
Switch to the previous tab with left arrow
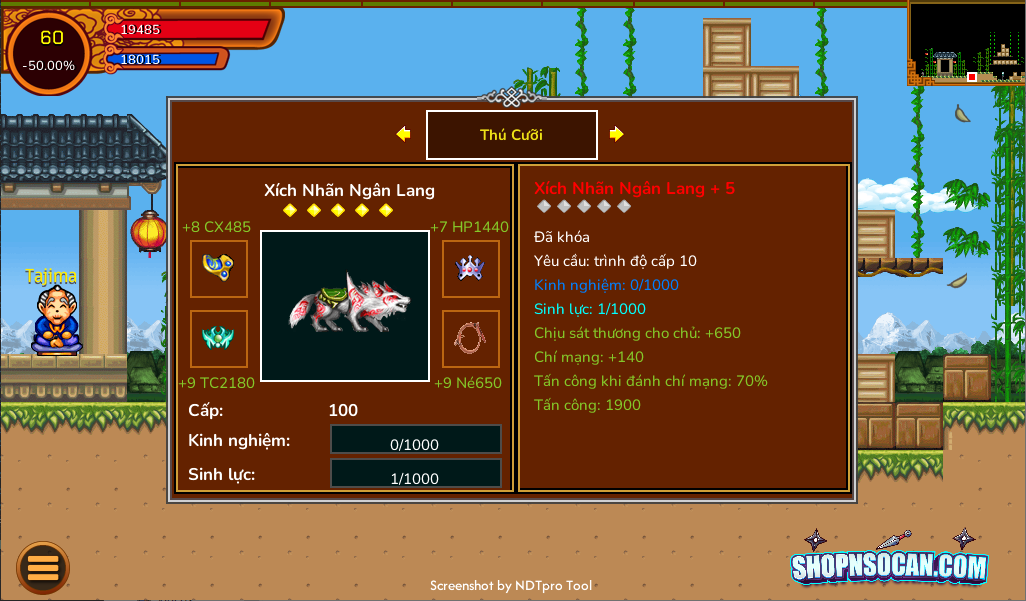click(x=403, y=134)
